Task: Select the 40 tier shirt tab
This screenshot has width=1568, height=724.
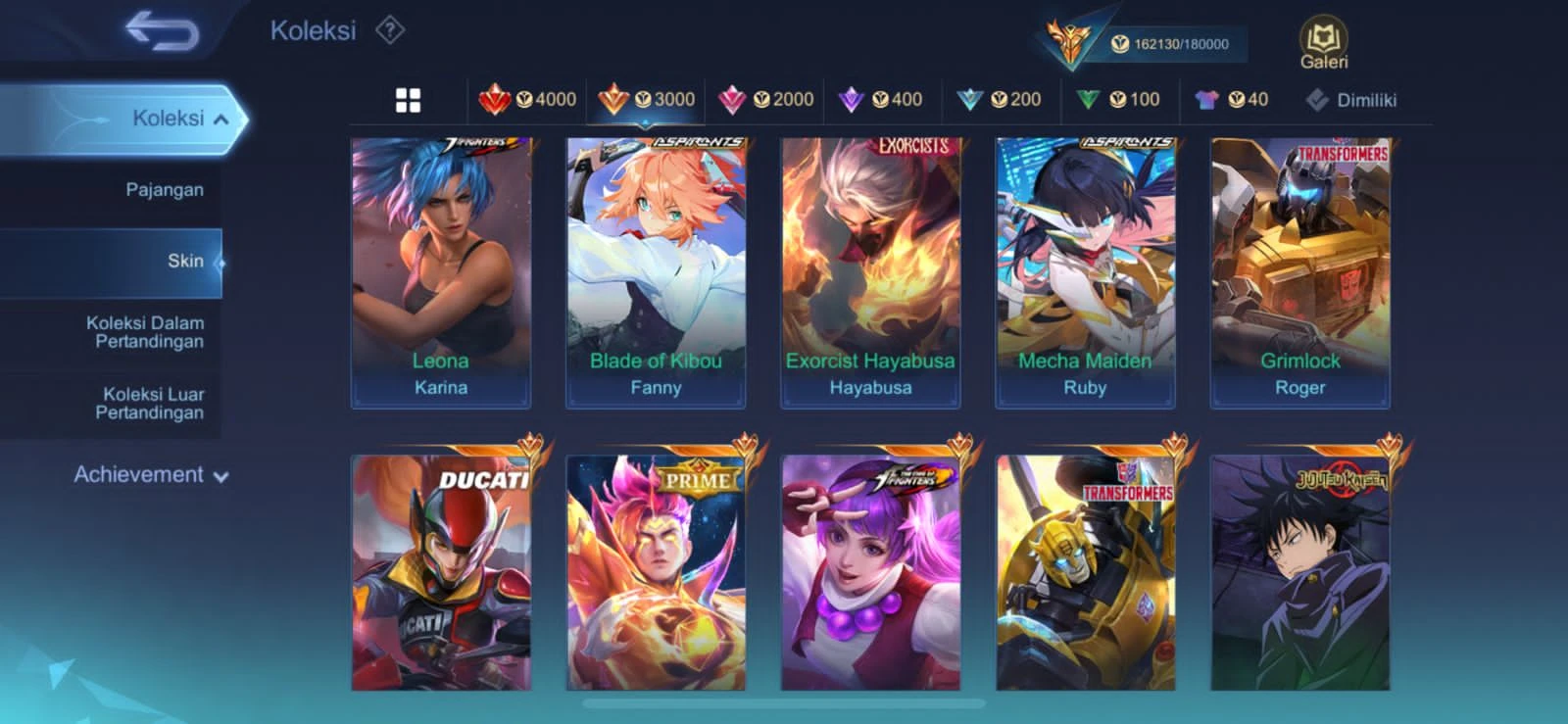Action: pos(1232,99)
